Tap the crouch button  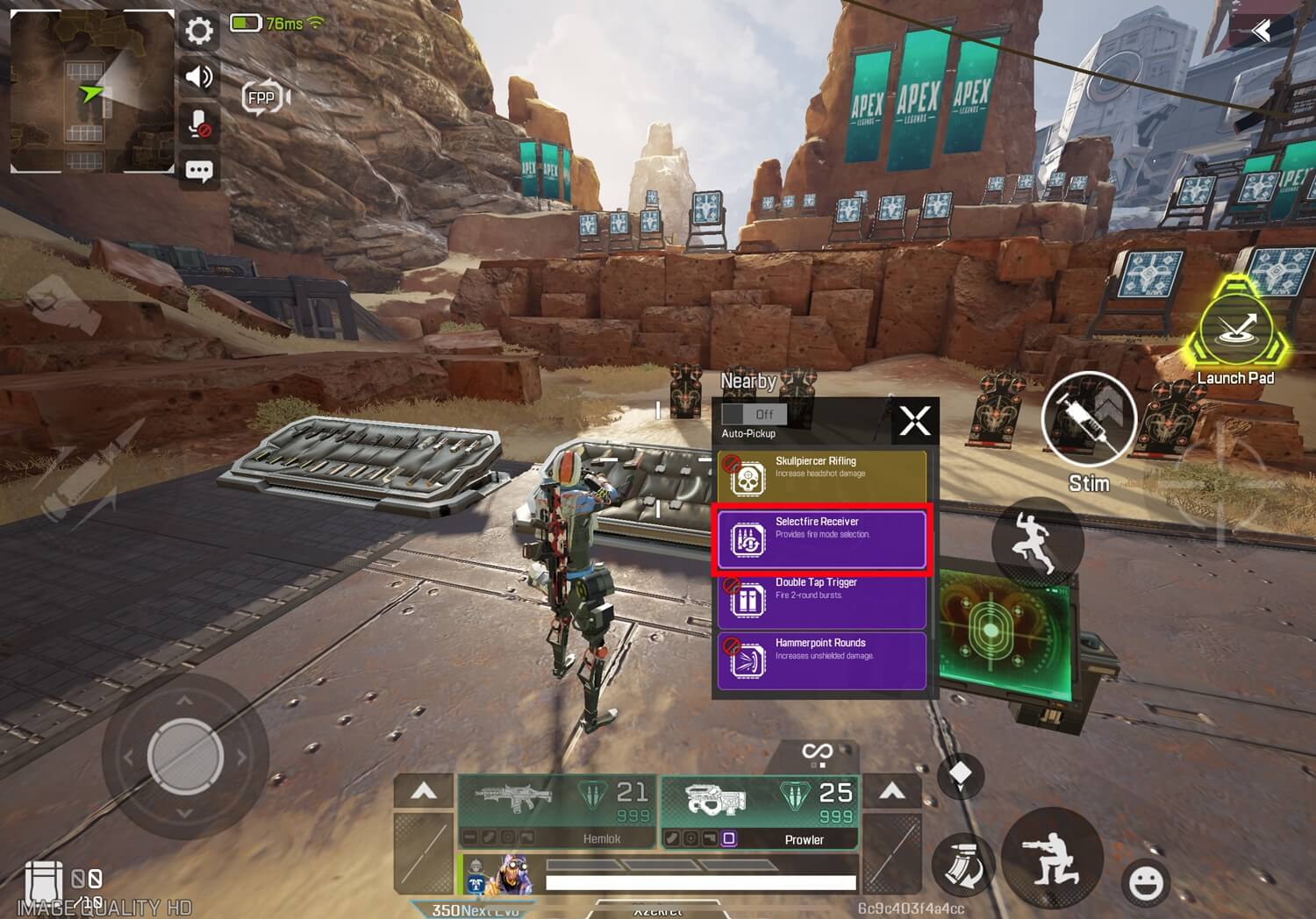pos(1052,858)
